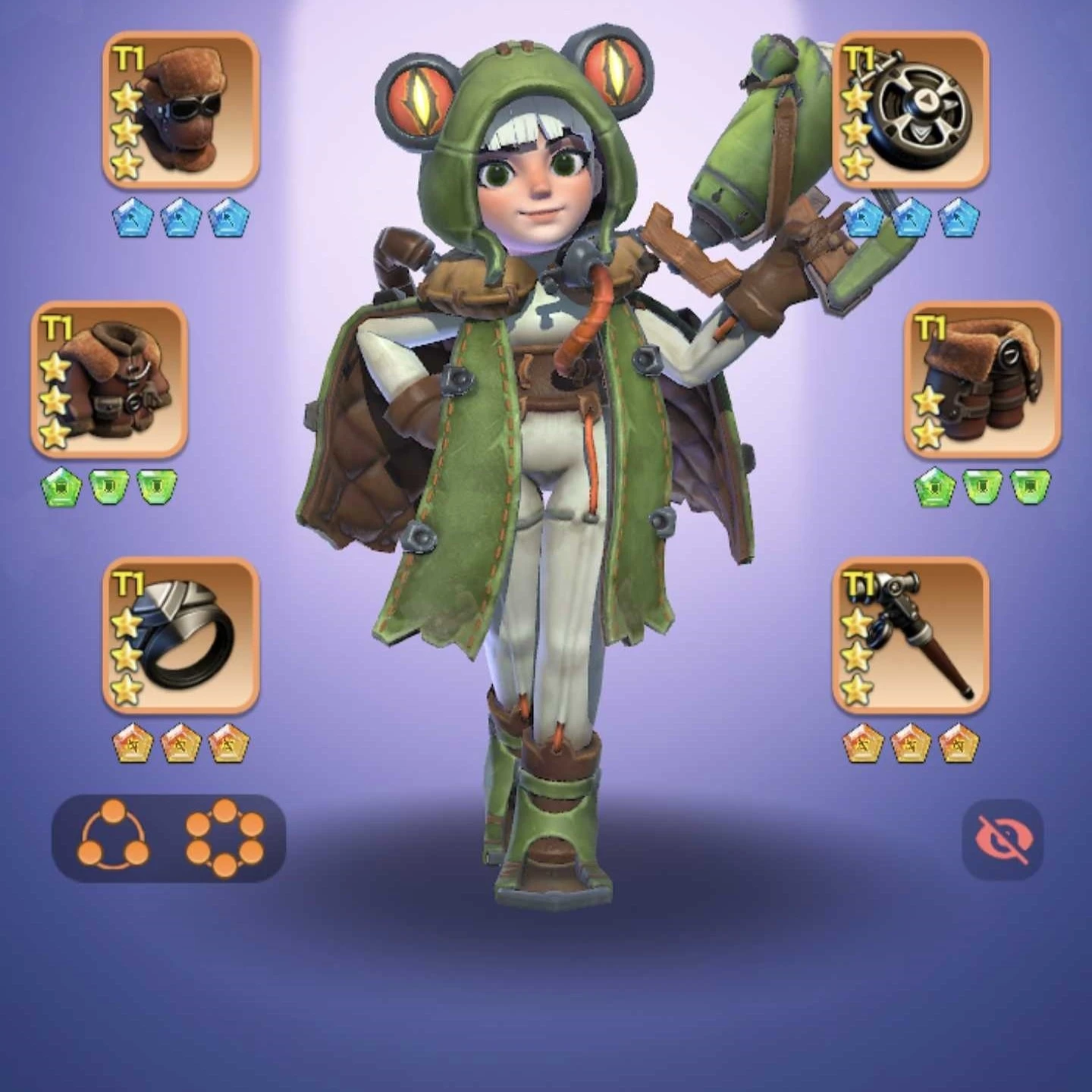The height and width of the screenshot is (1092, 1092).
Task: Select the round mechanical gadget slot
Action: click(911, 110)
